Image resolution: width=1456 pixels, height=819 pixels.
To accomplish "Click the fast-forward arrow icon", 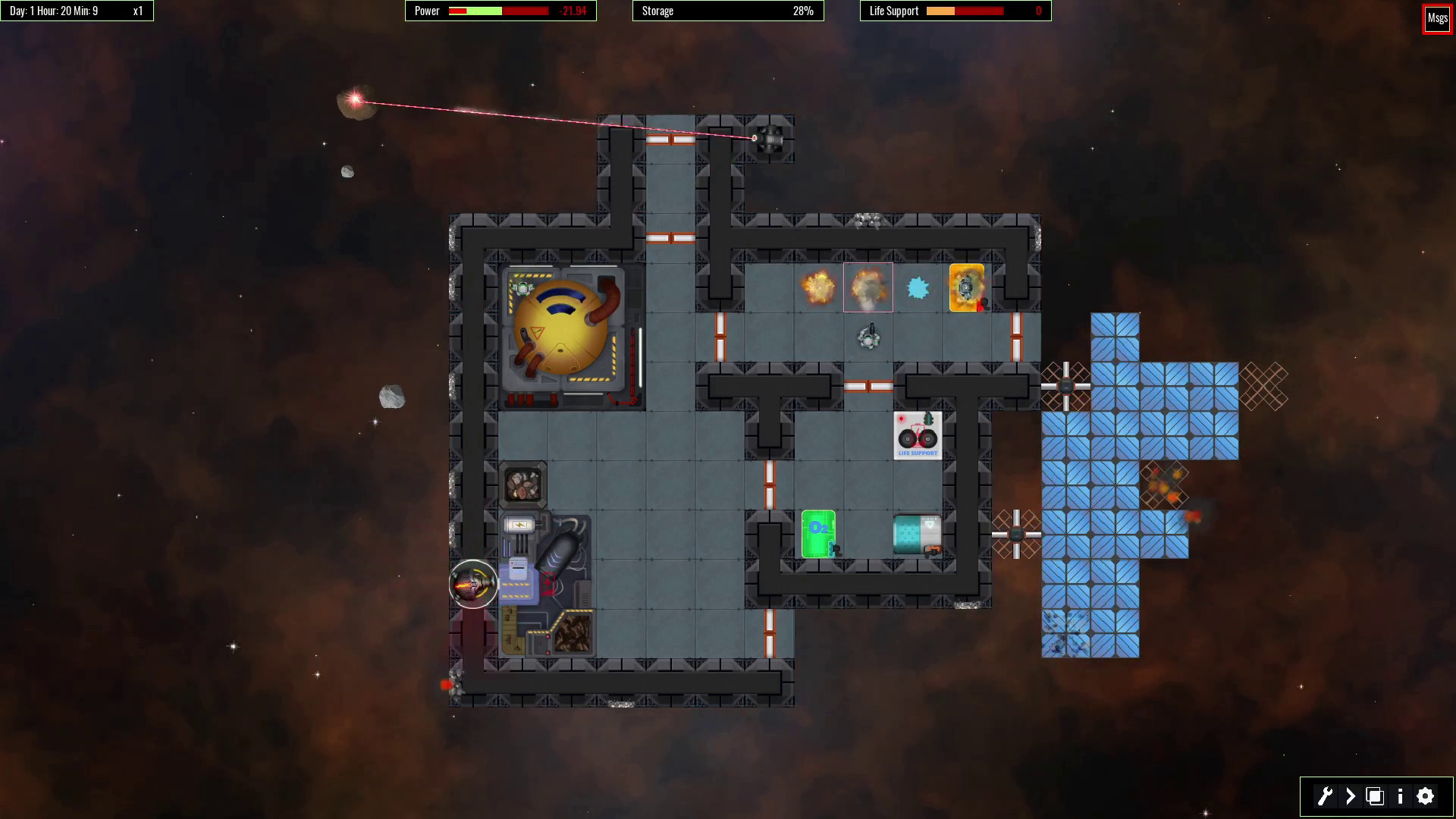I will (x=1351, y=796).
